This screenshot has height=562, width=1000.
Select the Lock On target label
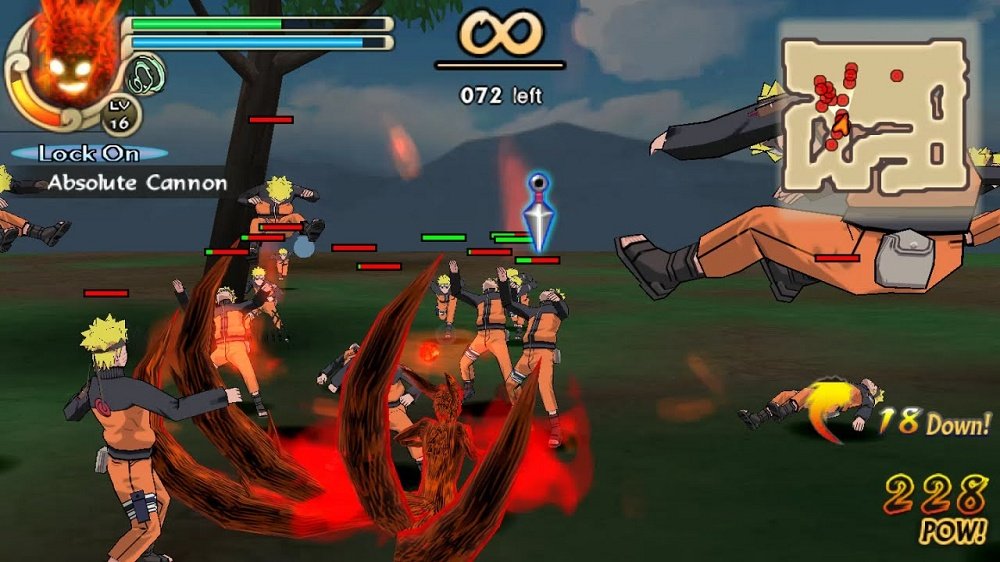pos(83,154)
